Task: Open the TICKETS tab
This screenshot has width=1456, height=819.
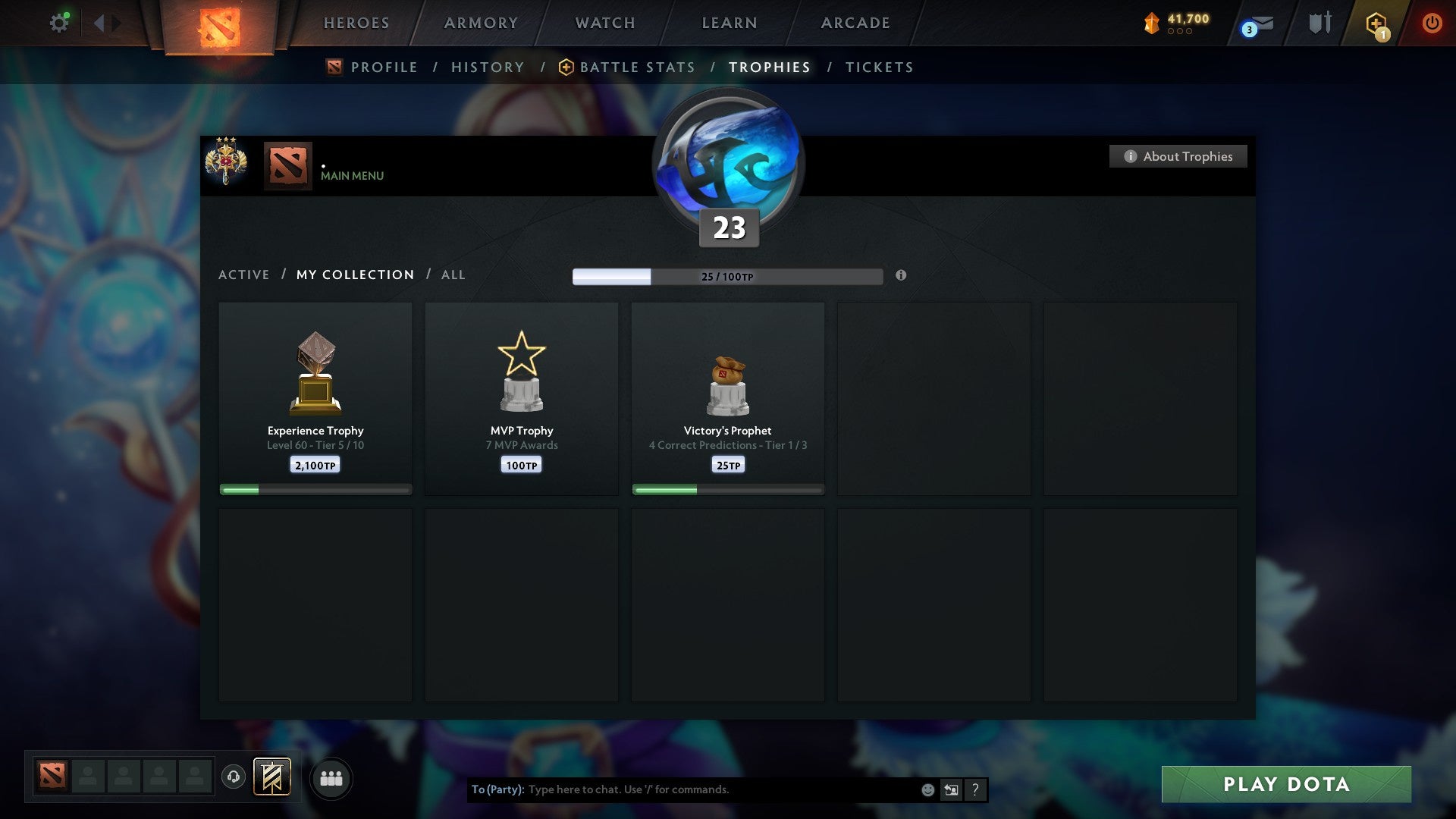Action: (878, 67)
